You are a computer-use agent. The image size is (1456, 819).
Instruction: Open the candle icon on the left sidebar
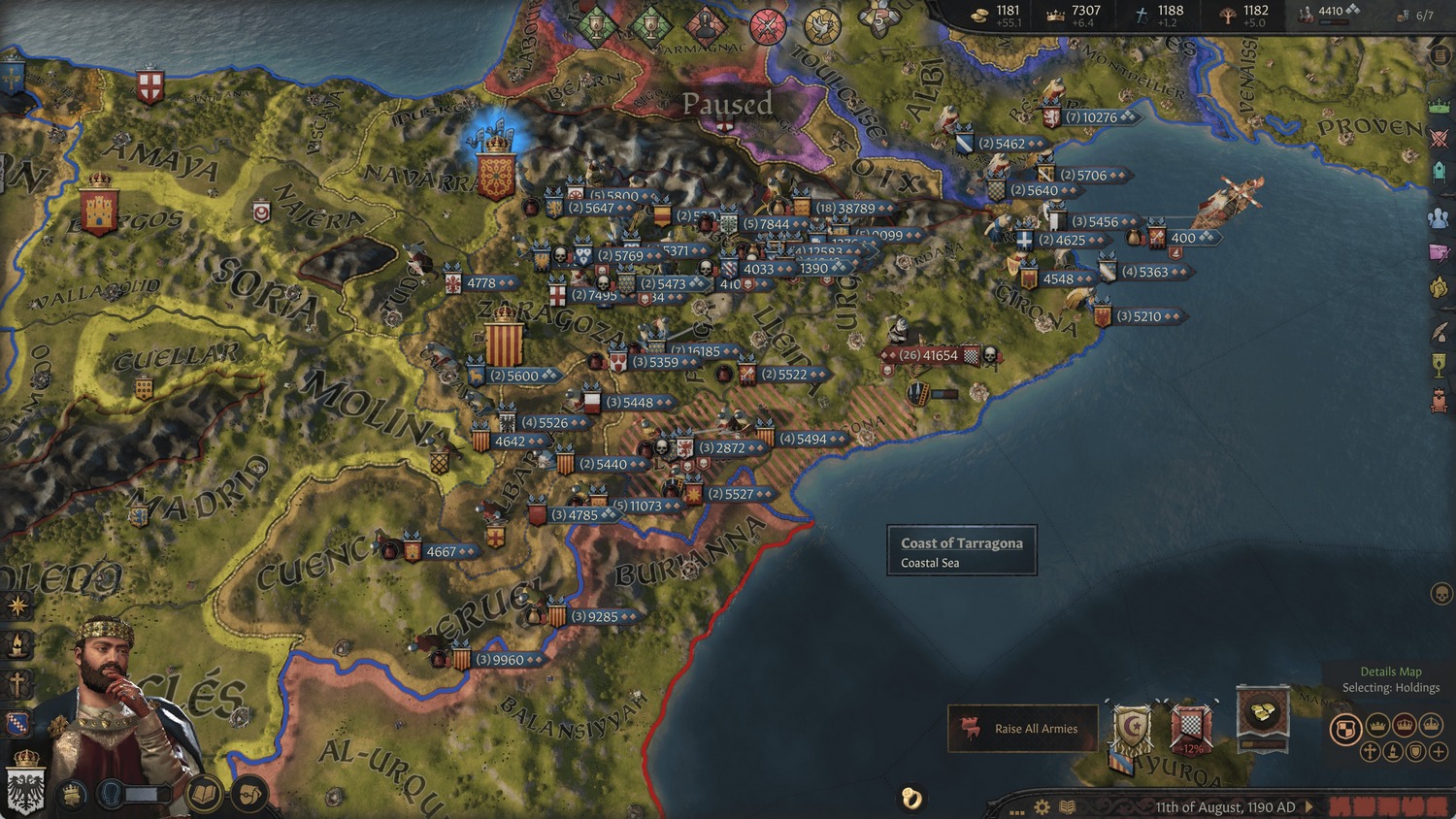tap(17, 644)
